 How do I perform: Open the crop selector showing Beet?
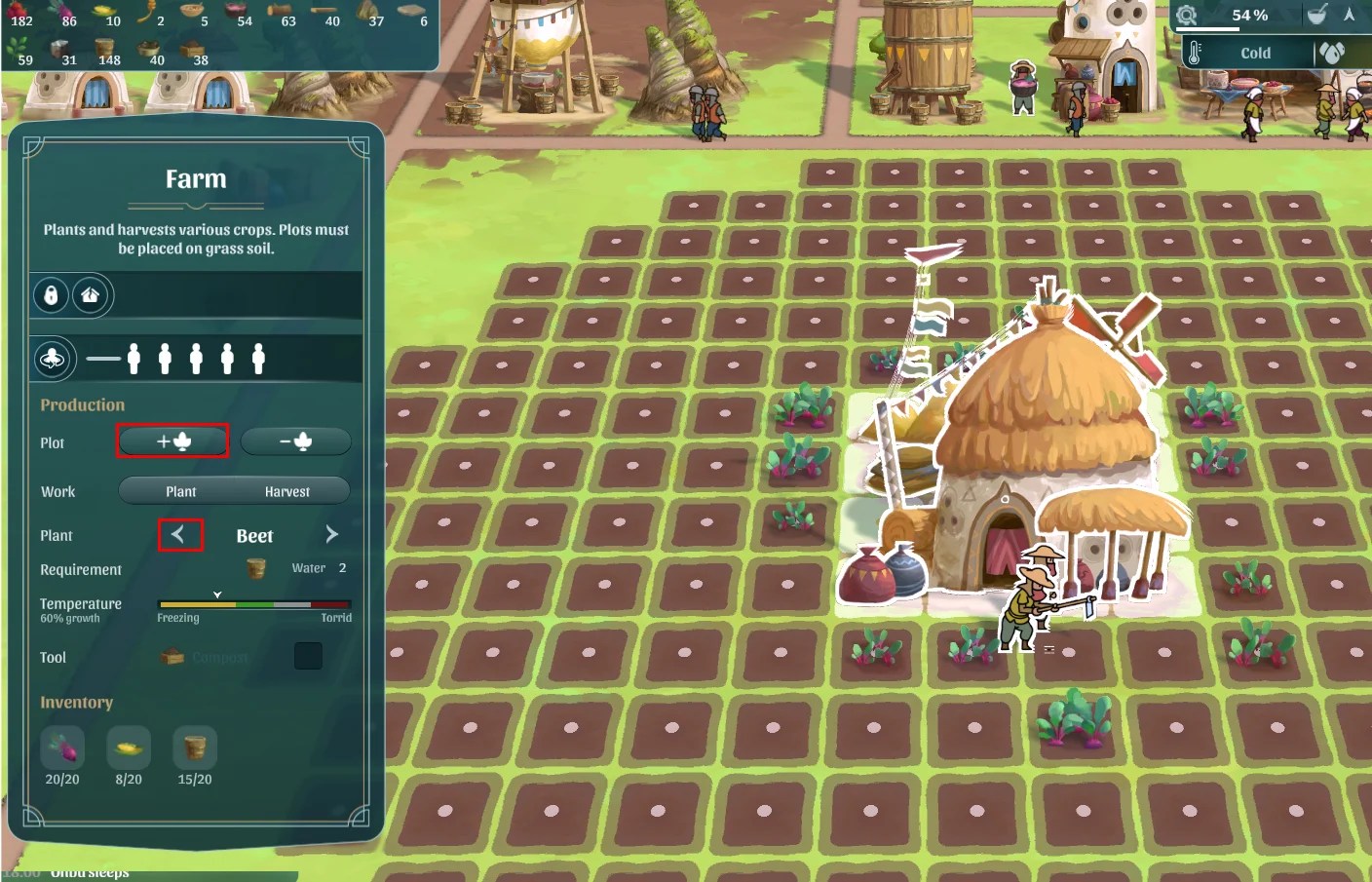click(255, 535)
